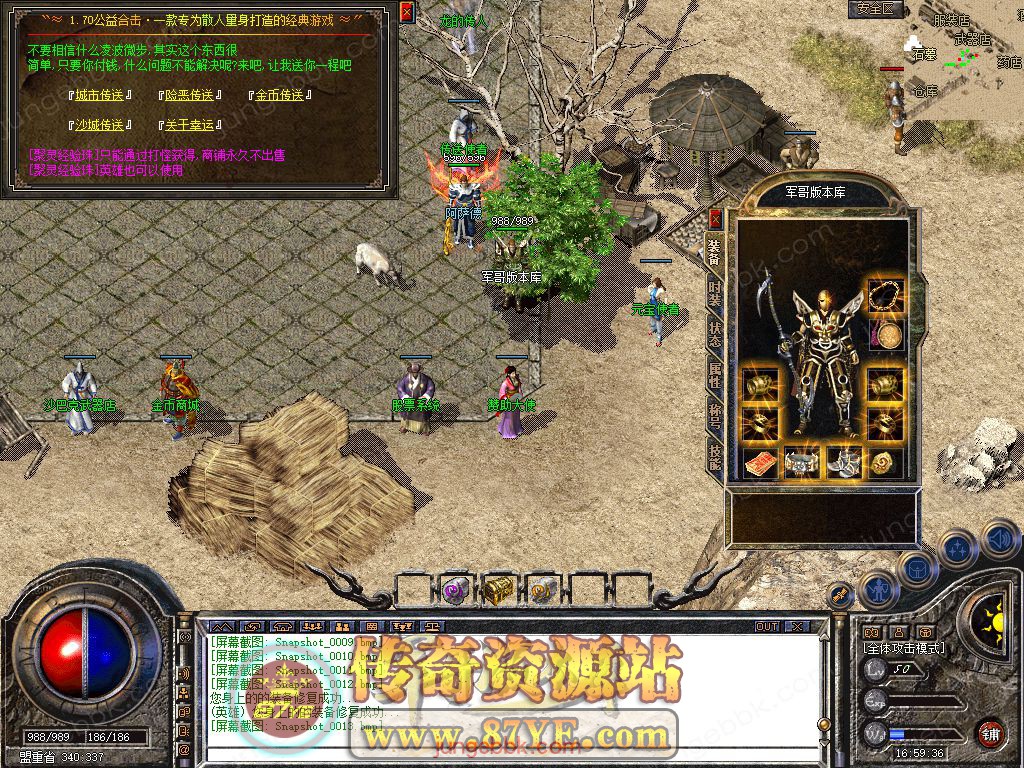Close the NPC dialogue window
1024x768 pixels.
[x=406, y=13]
